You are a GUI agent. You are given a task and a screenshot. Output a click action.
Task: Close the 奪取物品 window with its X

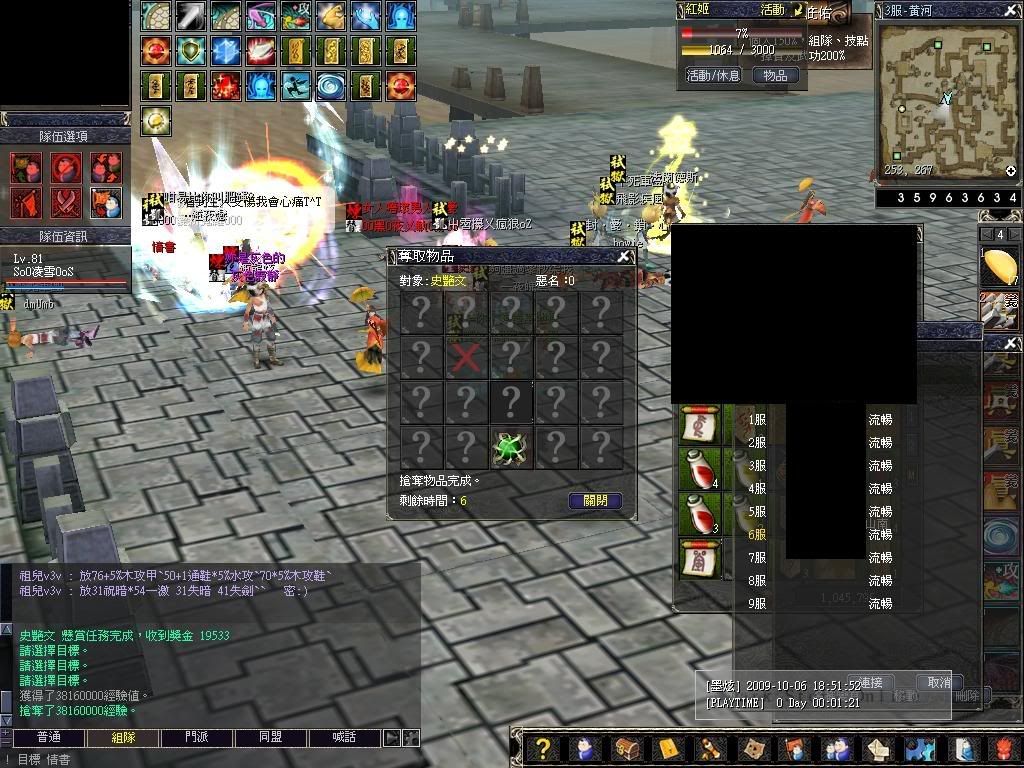(x=624, y=256)
